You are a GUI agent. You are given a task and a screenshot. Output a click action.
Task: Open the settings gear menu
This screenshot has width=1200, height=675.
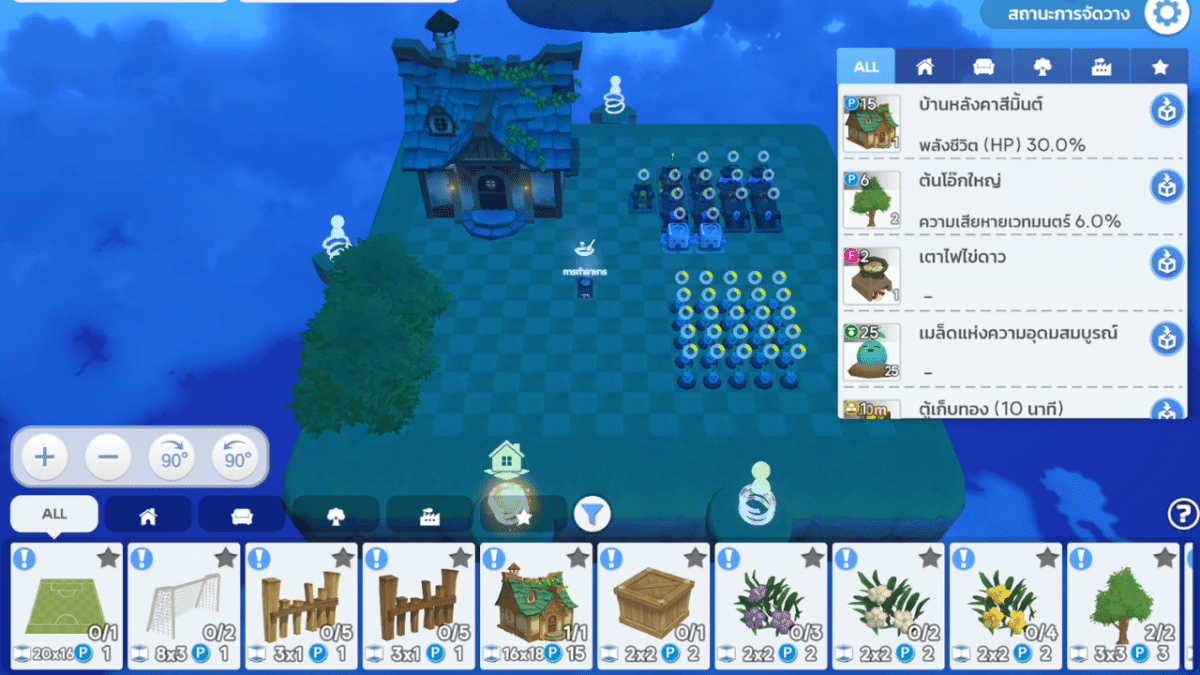click(x=1165, y=14)
